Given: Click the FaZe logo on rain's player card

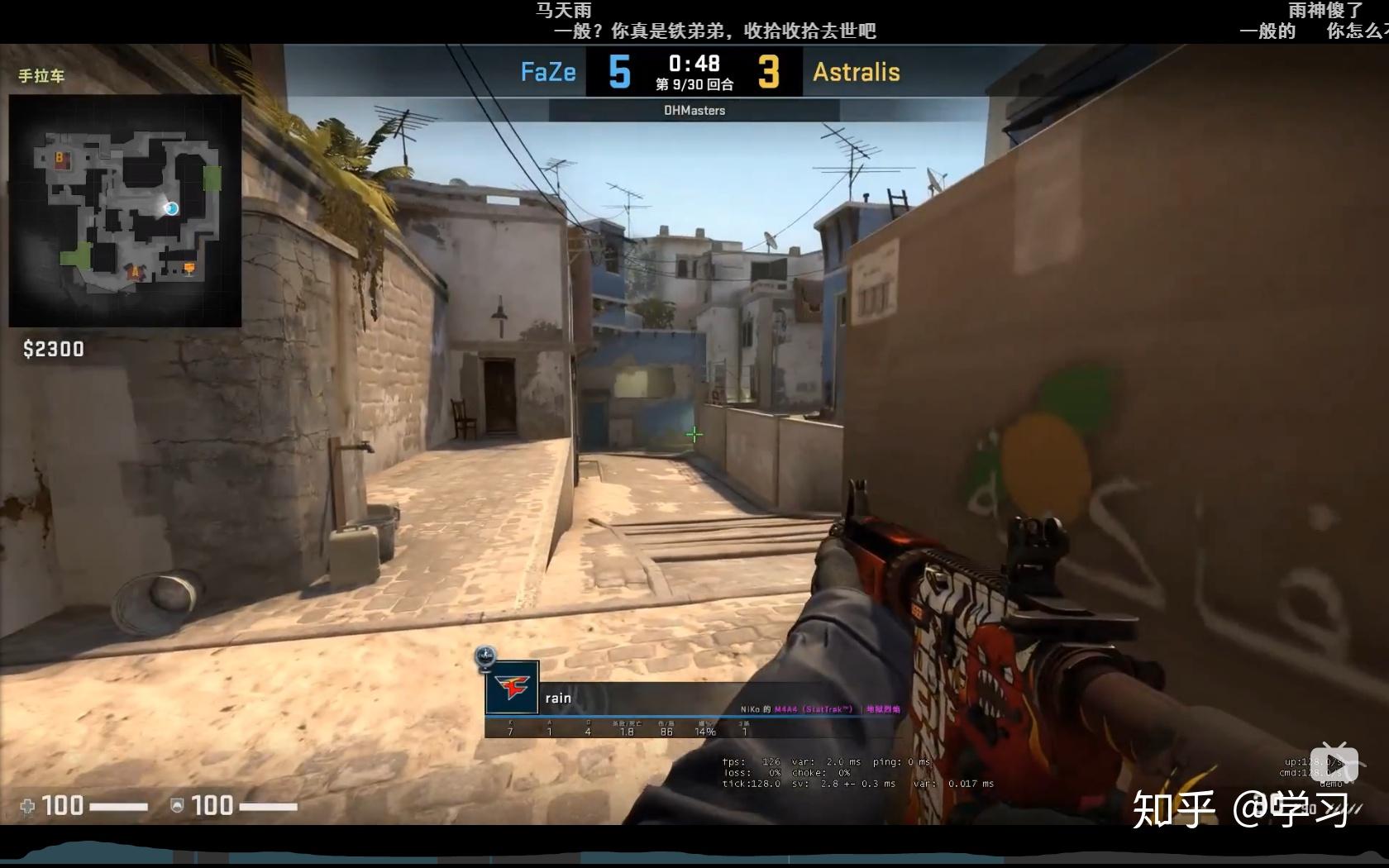Looking at the screenshot, I should coord(513,687).
